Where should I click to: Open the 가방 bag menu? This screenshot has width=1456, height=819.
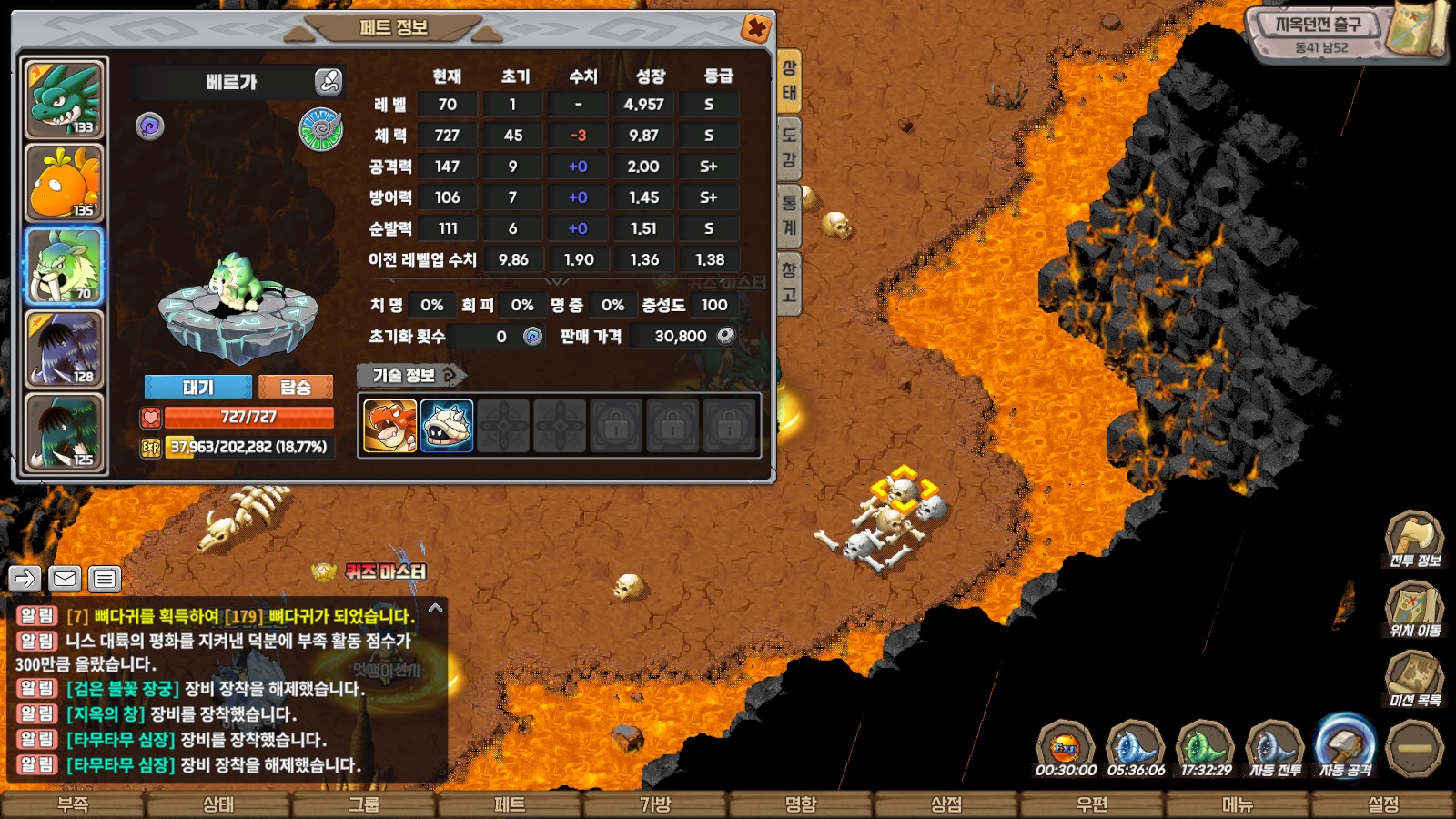[655, 804]
